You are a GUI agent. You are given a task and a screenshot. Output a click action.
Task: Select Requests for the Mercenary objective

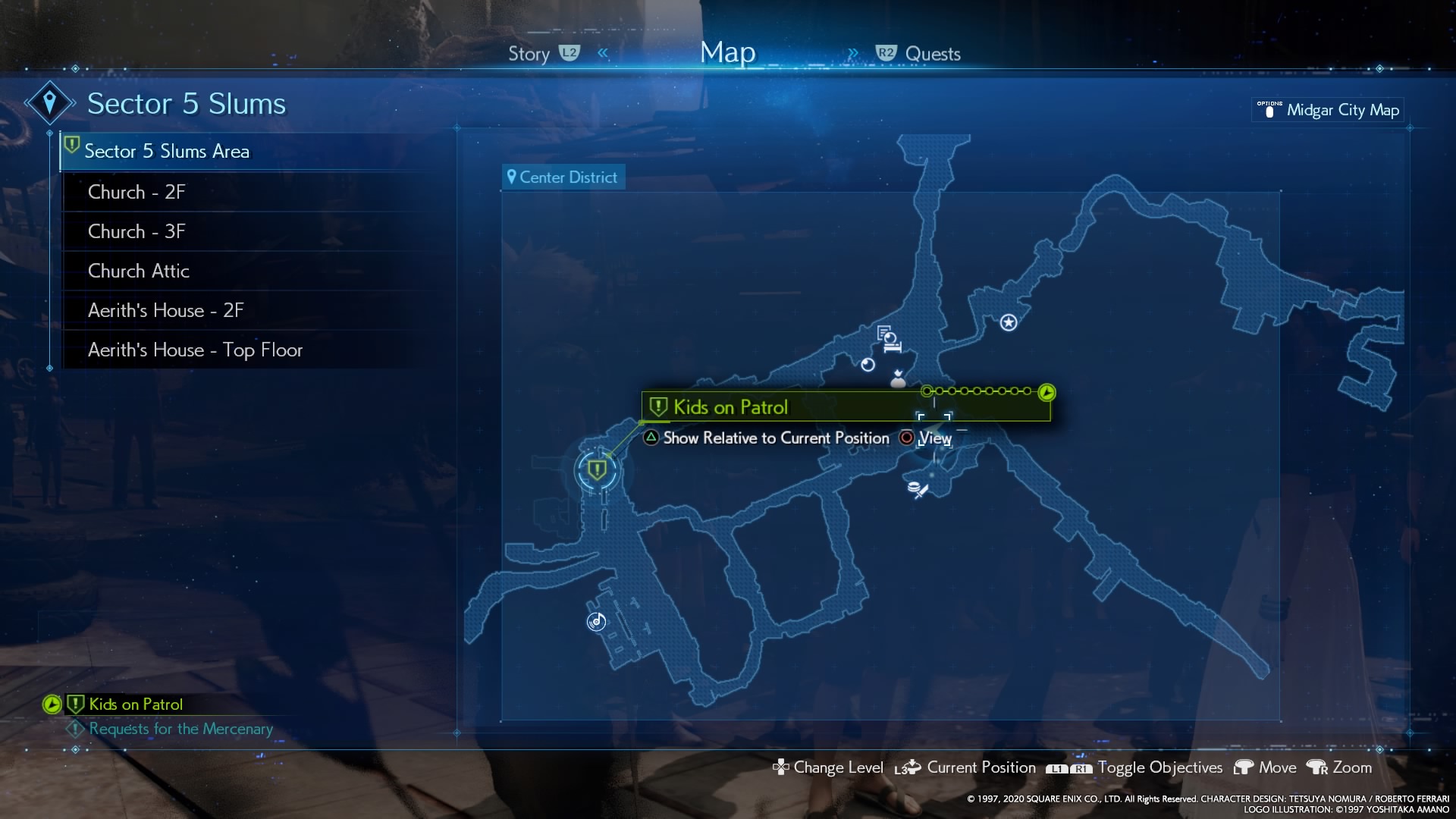click(180, 729)
